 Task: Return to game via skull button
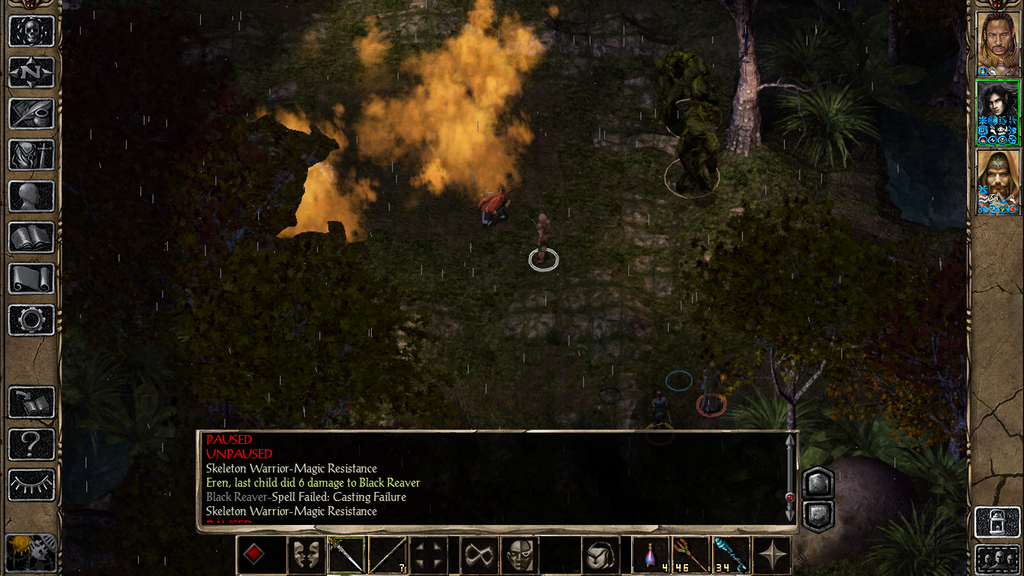(x=31, y=30)
